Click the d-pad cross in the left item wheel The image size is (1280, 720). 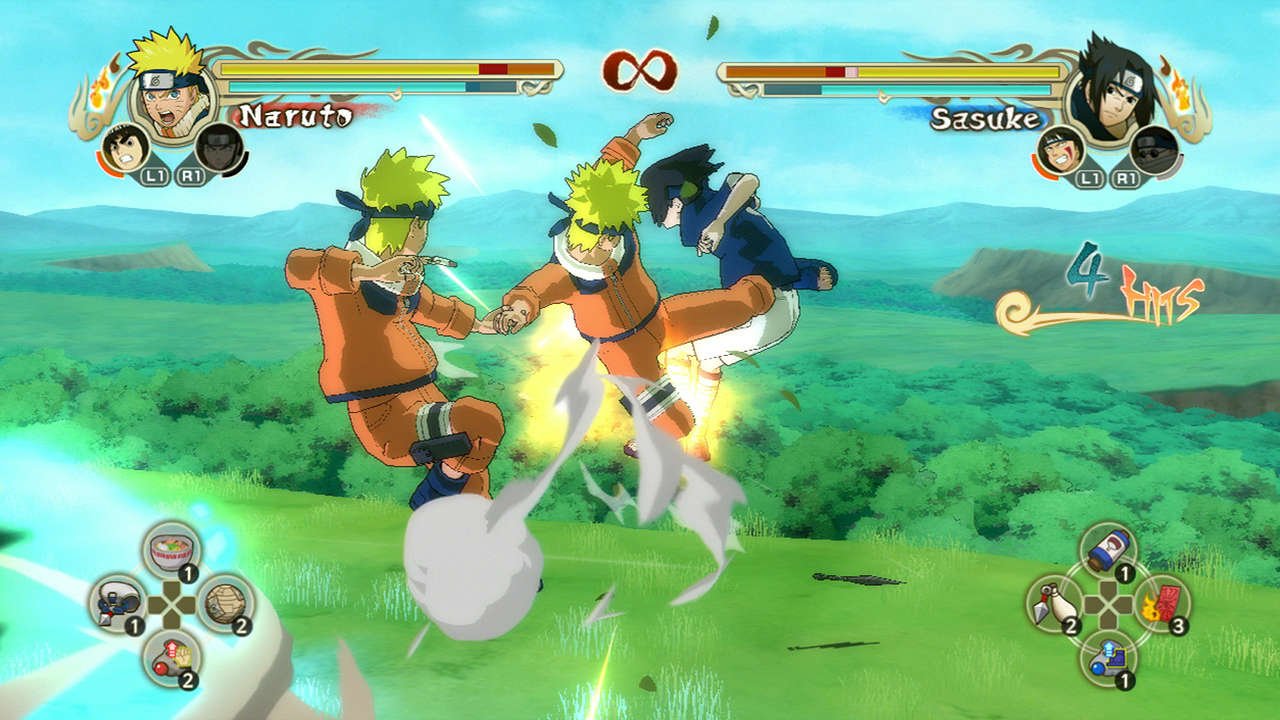point(170,603)
